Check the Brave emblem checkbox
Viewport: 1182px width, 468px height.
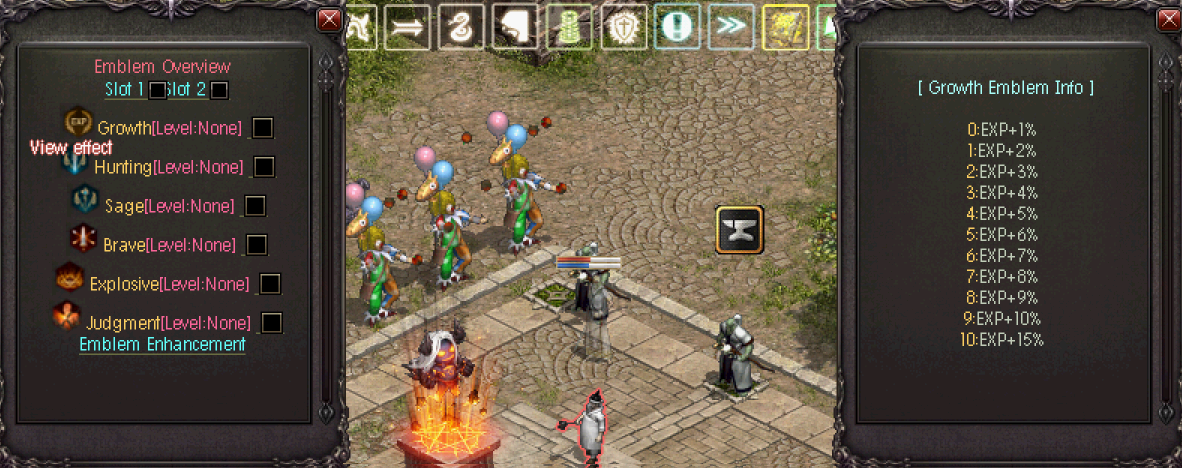pyautogui.click(x=257, y=244)
